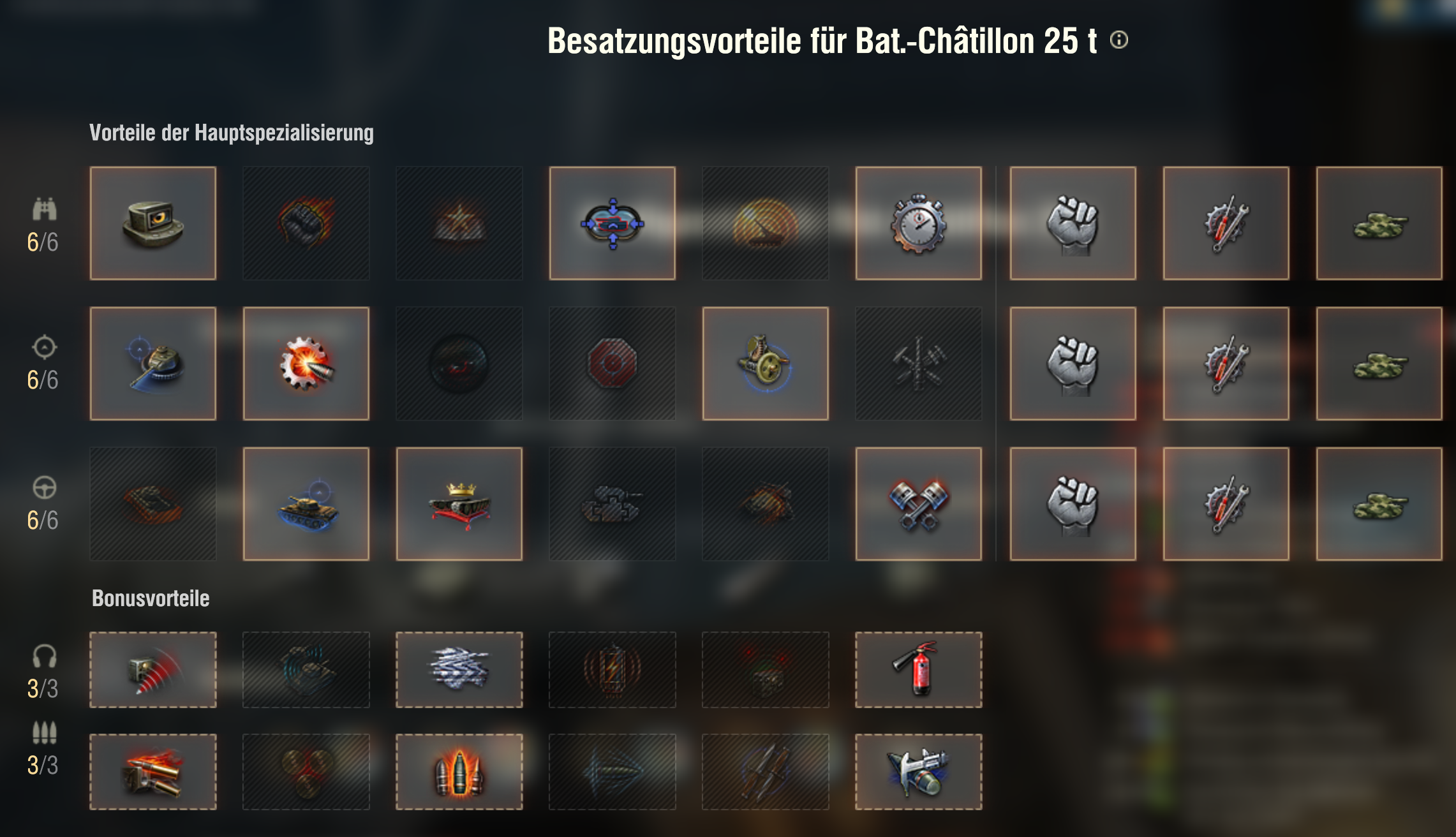Pick the crossed pistons perk
1456x837 pixels.
919,504
